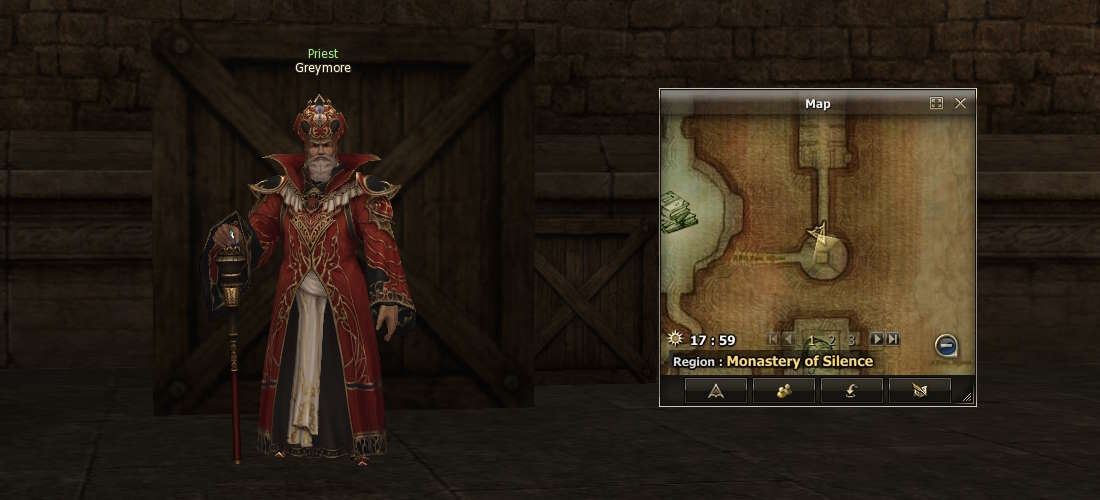Go to the previous map floor
Viewport: 1100px width, 500px height.
pyautogui.click(x=789, y=340)
